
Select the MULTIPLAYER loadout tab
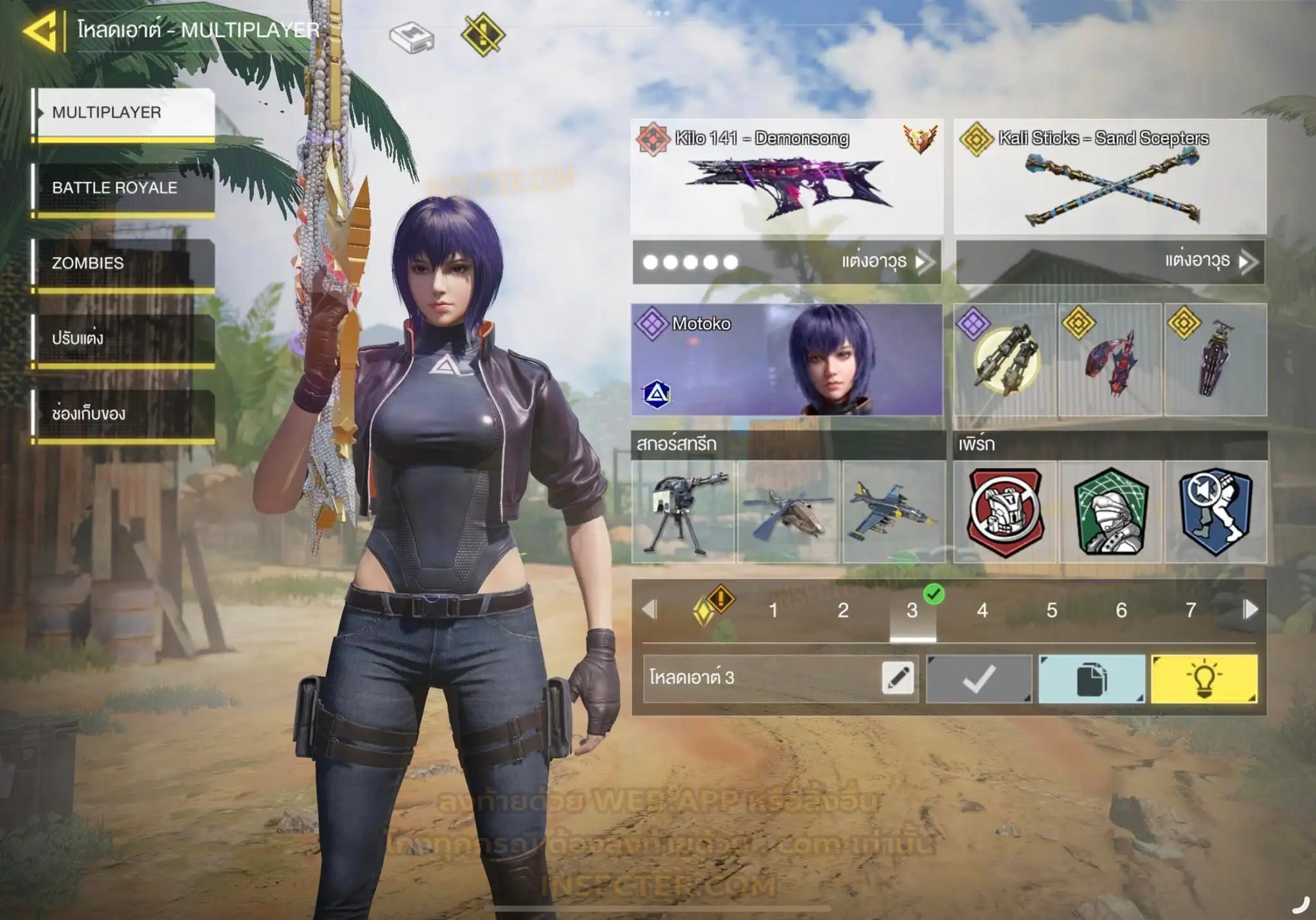(x=124, y=113)
